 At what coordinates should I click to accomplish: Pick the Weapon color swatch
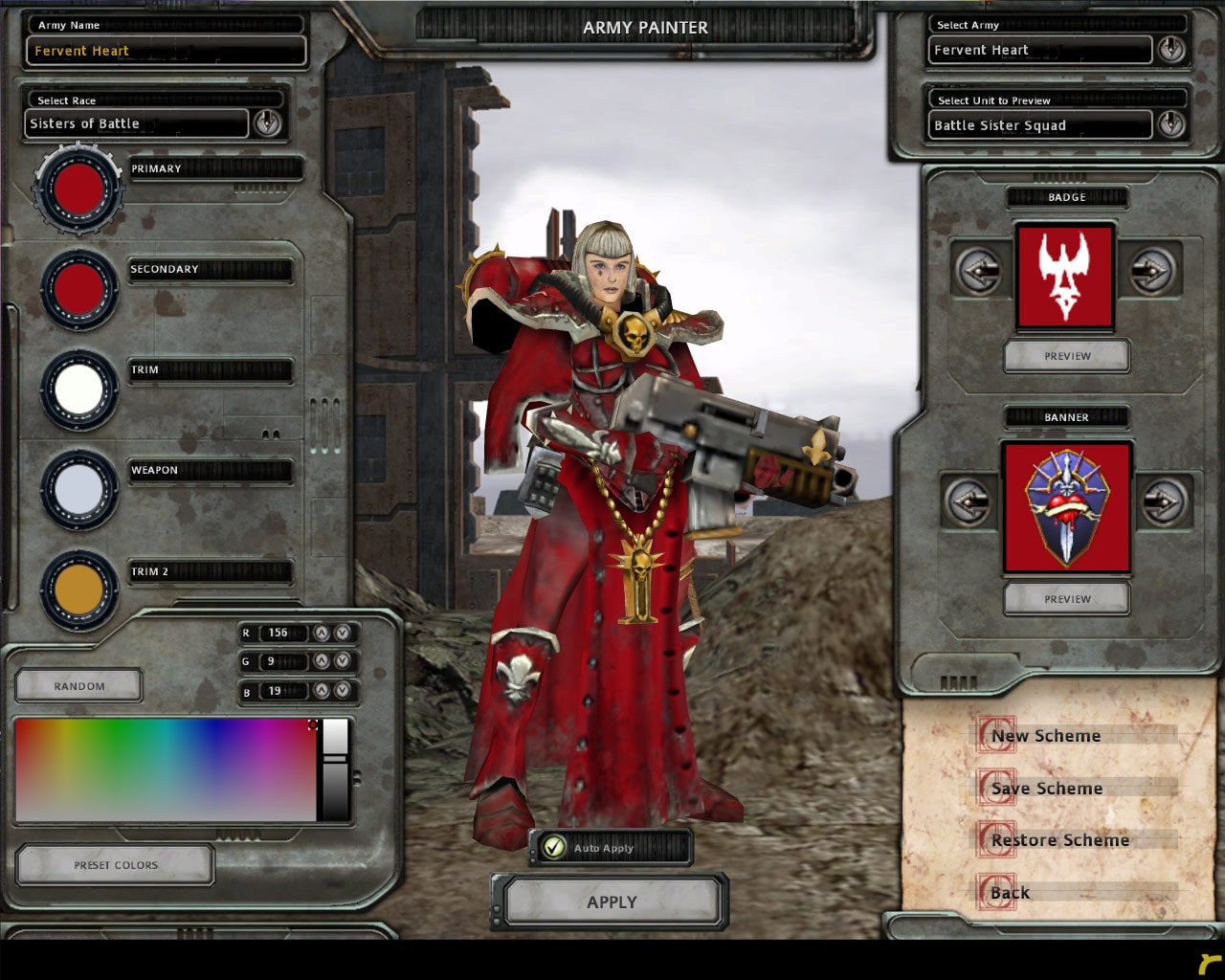pyautogui.click(x=79, y=489)
